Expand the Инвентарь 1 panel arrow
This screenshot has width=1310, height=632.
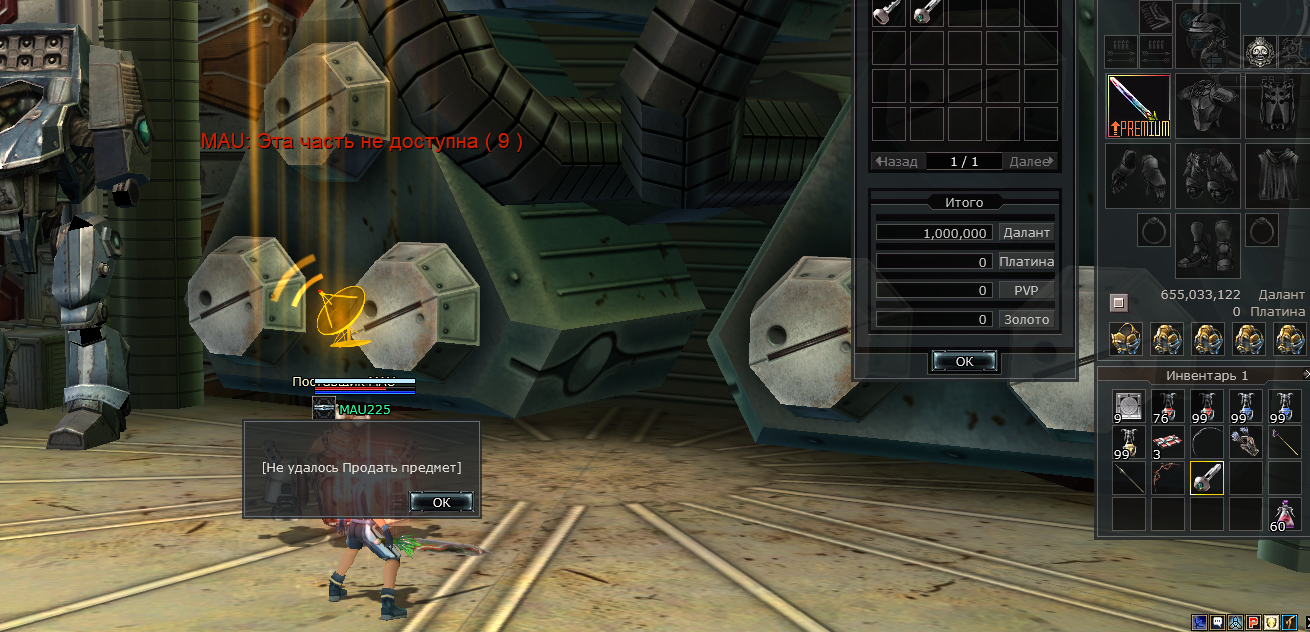(1306, 374)
